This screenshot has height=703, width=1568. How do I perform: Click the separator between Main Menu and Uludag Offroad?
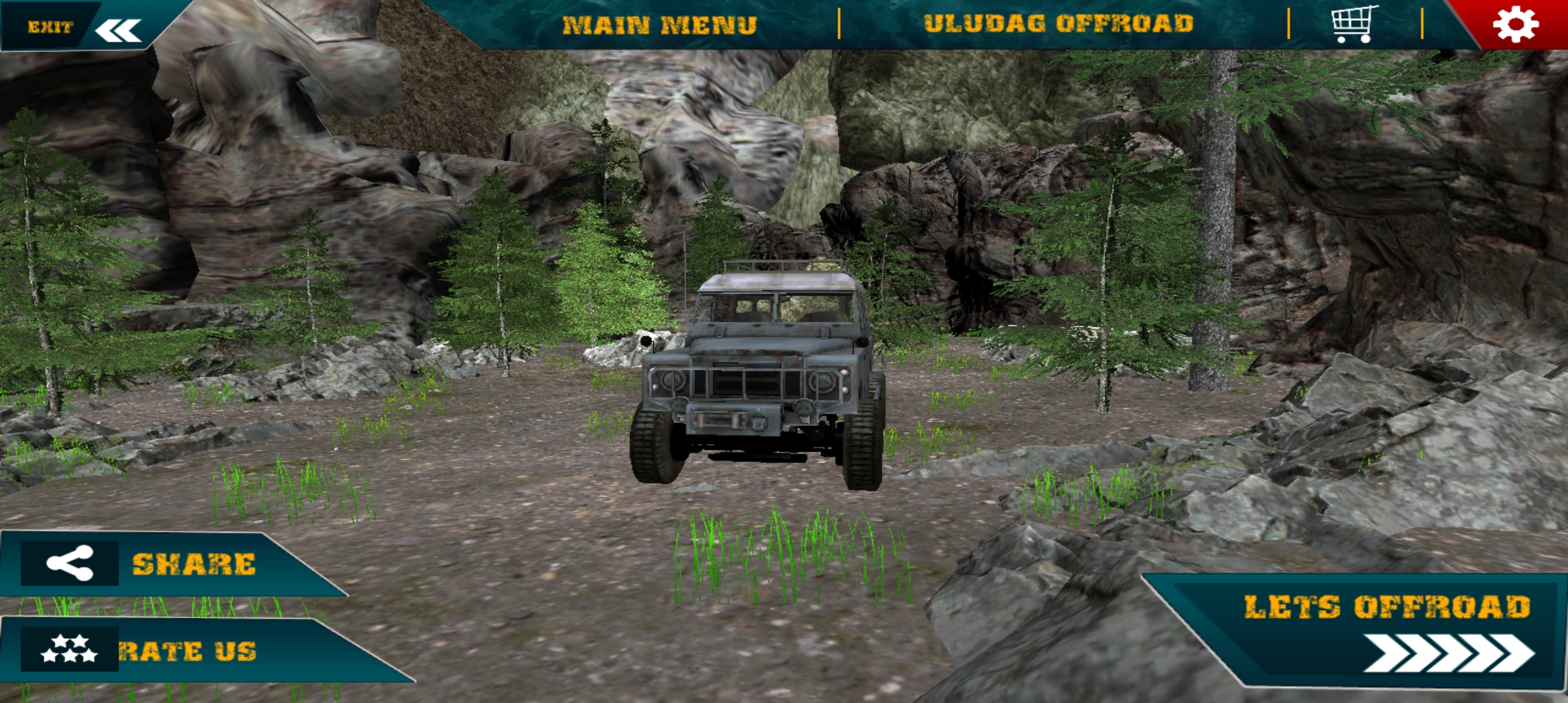[x=841, y=26]
